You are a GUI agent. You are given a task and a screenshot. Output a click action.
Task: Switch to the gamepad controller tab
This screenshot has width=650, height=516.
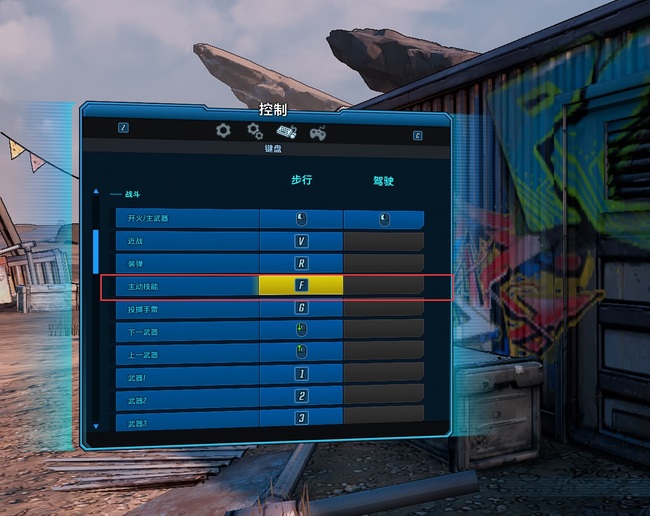pos(318,131)
